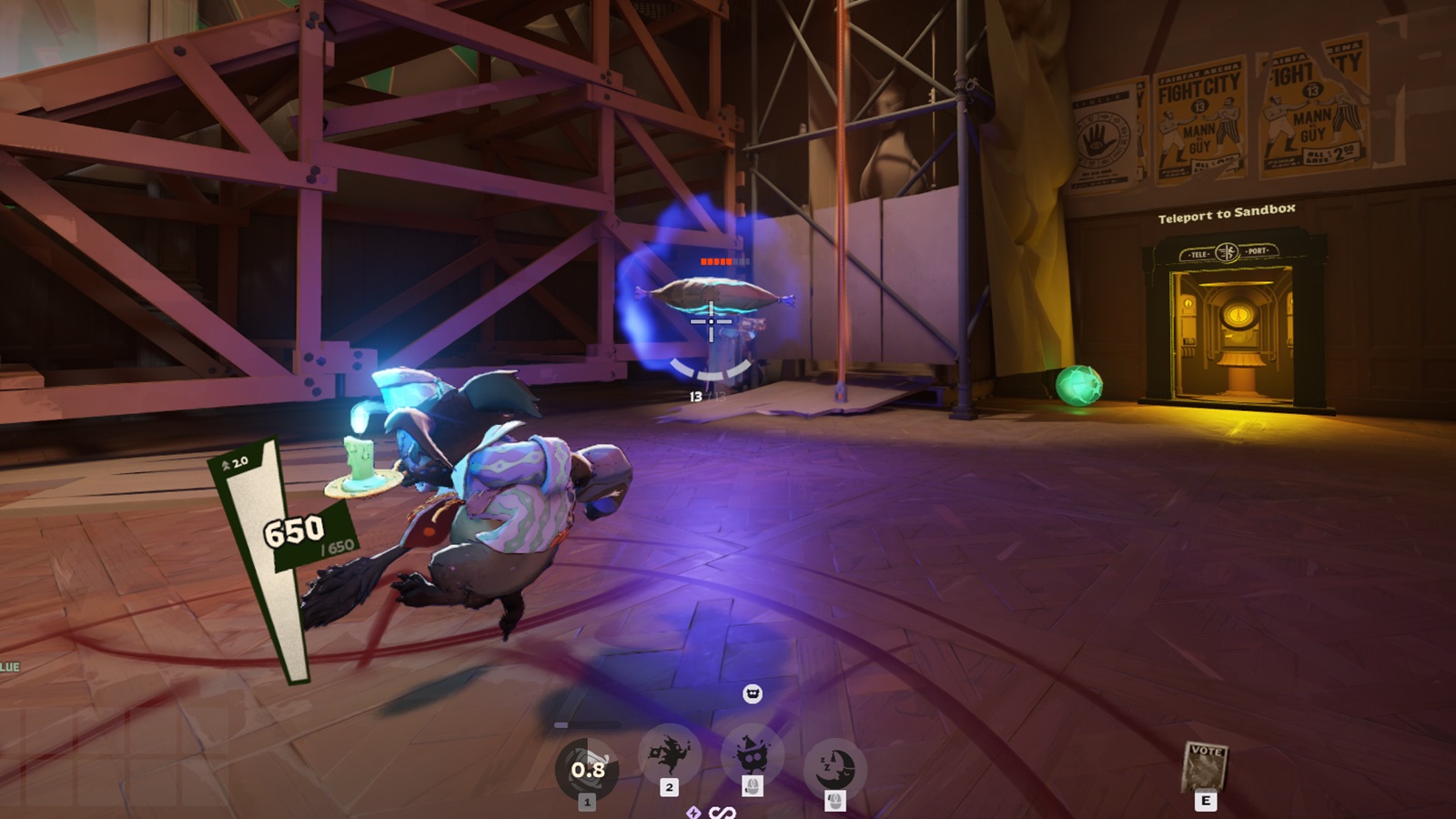Click the small cat face badge
The width and height of the screenshot is (1456, 819).
[x=753, y=694]
